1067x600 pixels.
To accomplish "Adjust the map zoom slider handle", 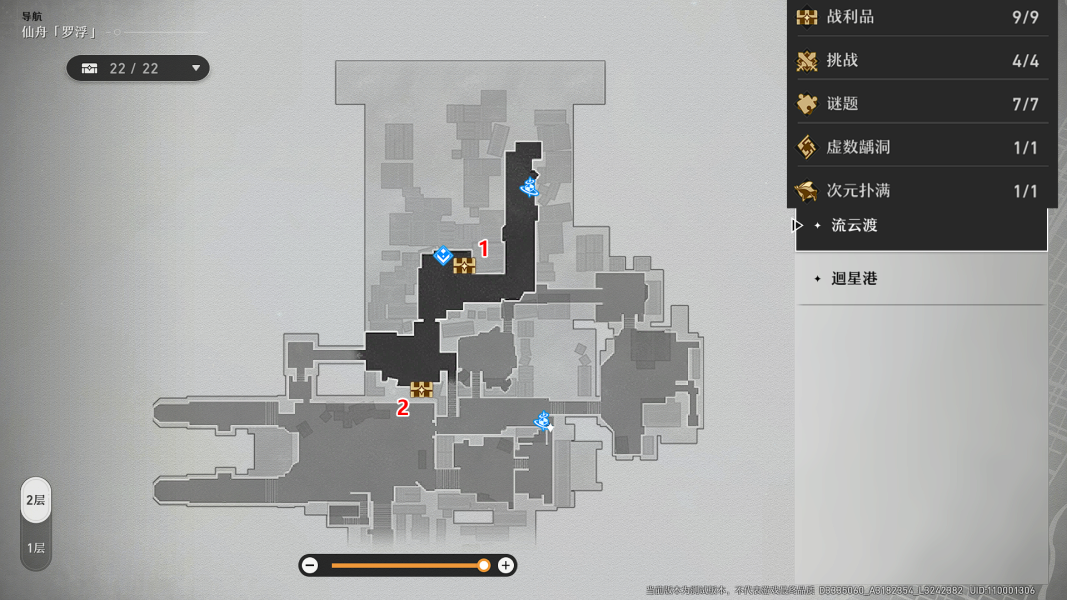I will tap(484, 566).
